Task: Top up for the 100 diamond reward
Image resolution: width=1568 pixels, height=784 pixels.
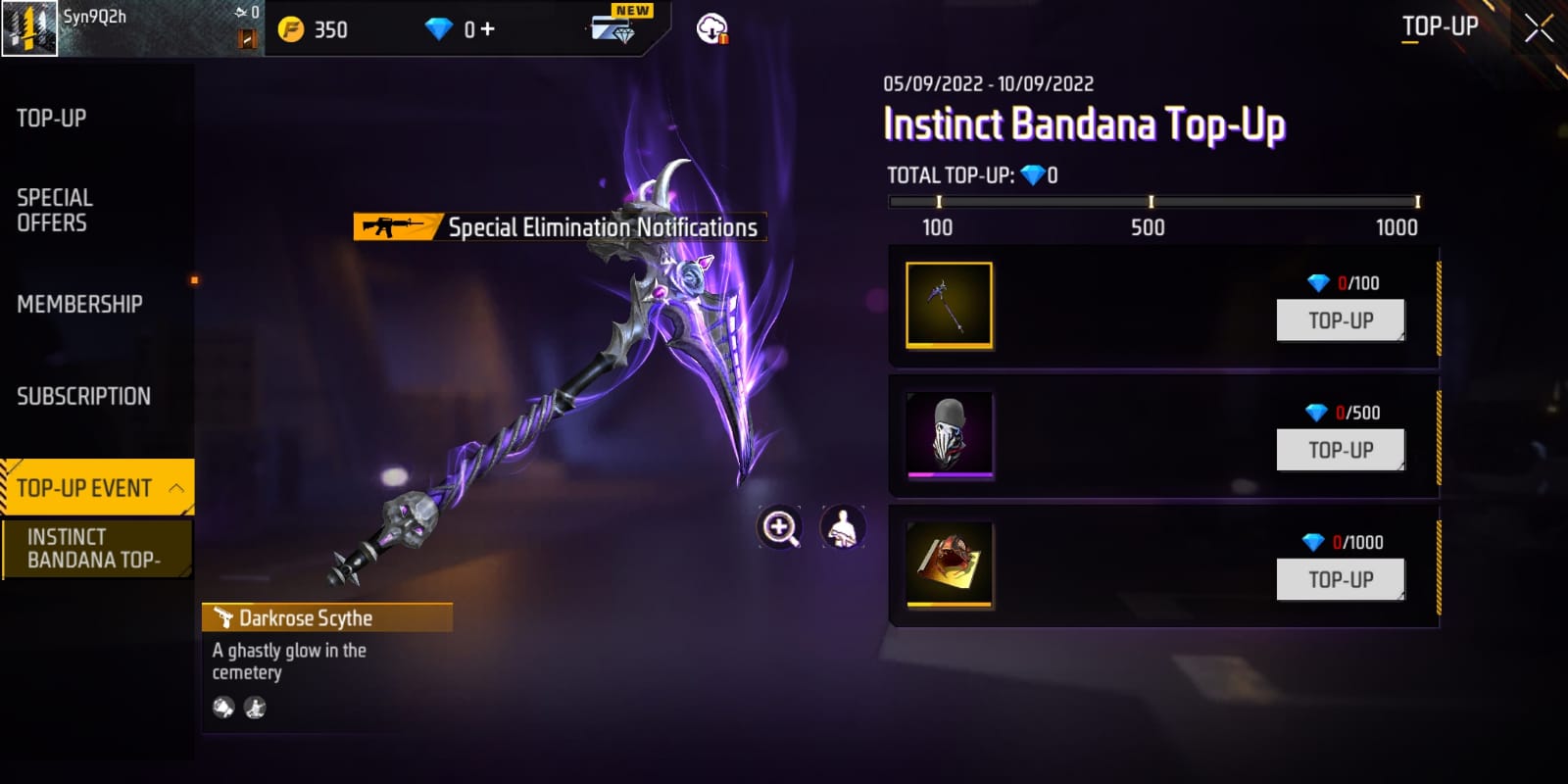Action: [1340, 320]
